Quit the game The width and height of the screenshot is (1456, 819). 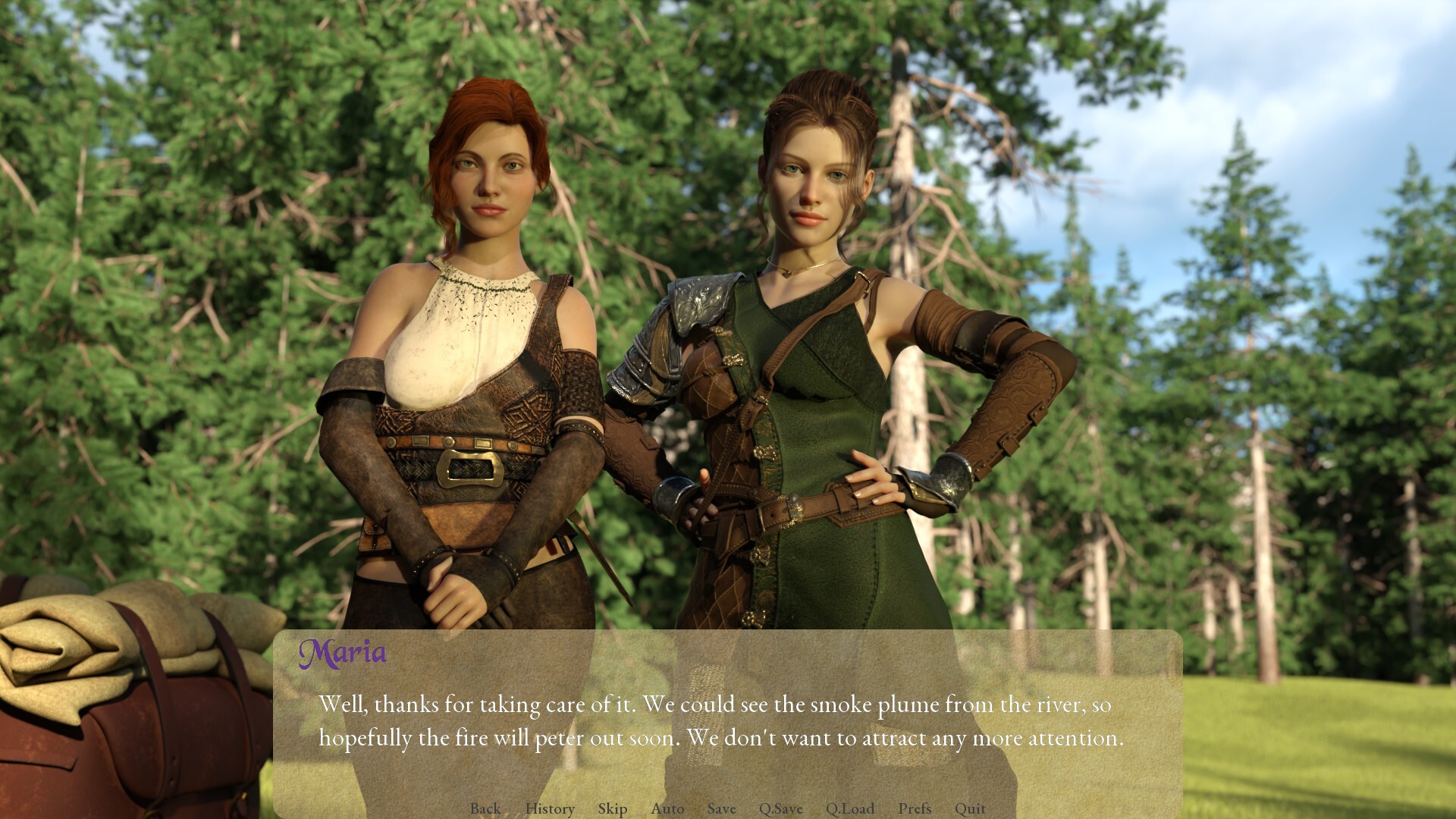[970, 808]
